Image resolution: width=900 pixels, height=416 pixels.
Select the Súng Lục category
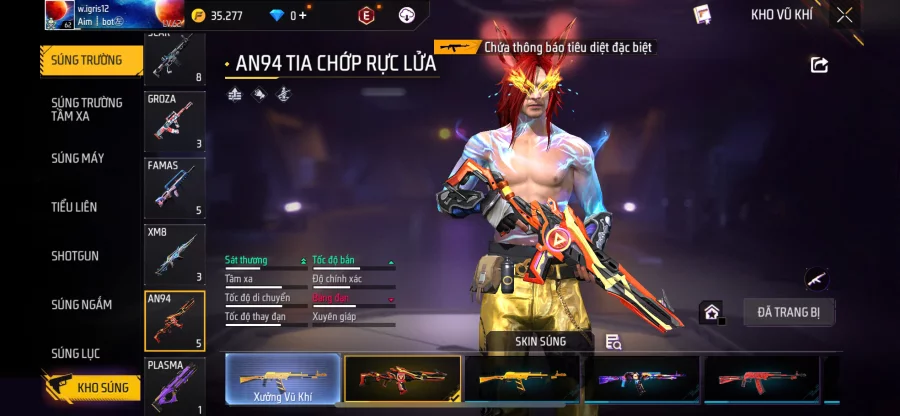point(76,353)
